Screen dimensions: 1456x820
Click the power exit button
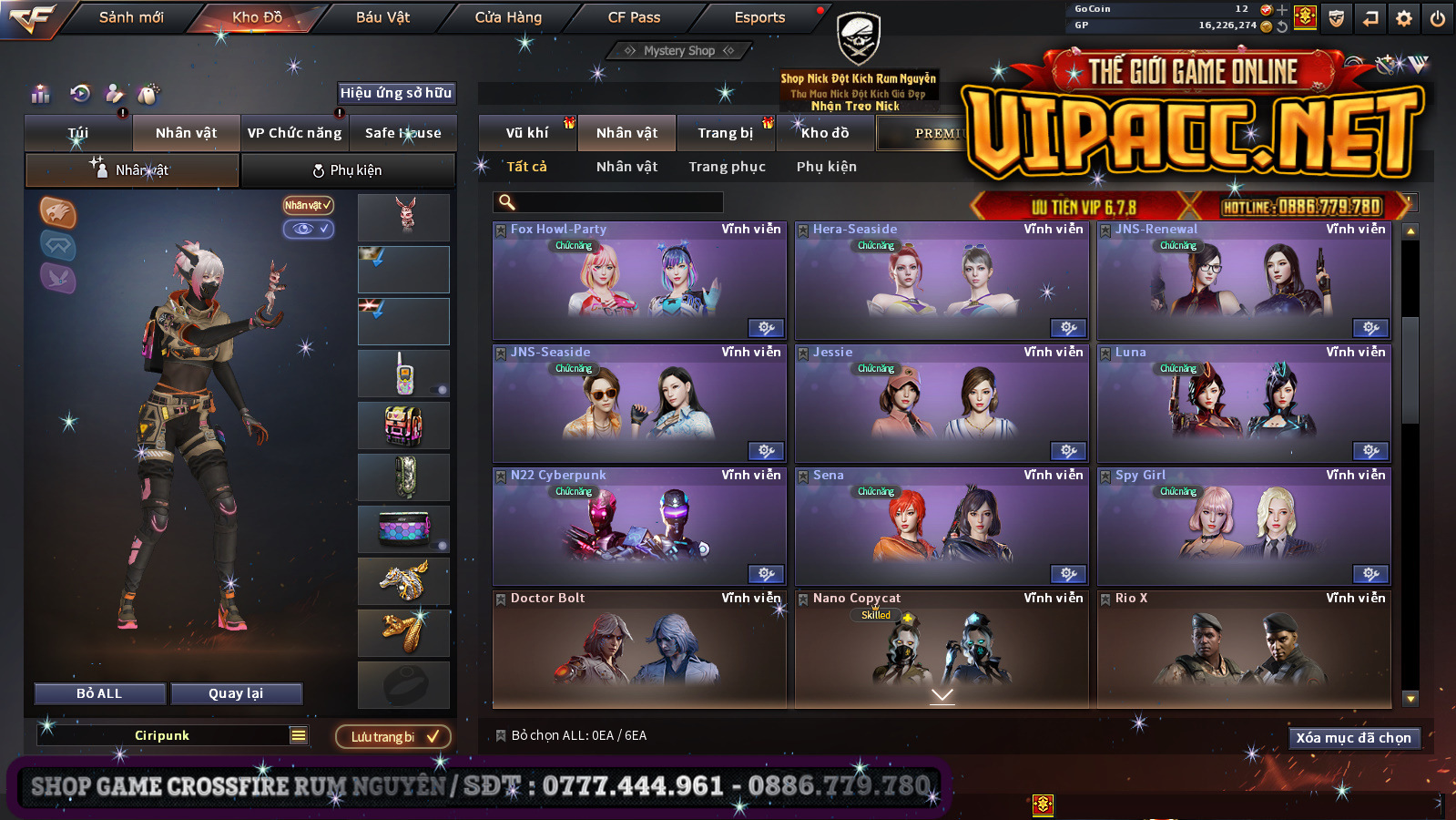tap(1438, 18)
